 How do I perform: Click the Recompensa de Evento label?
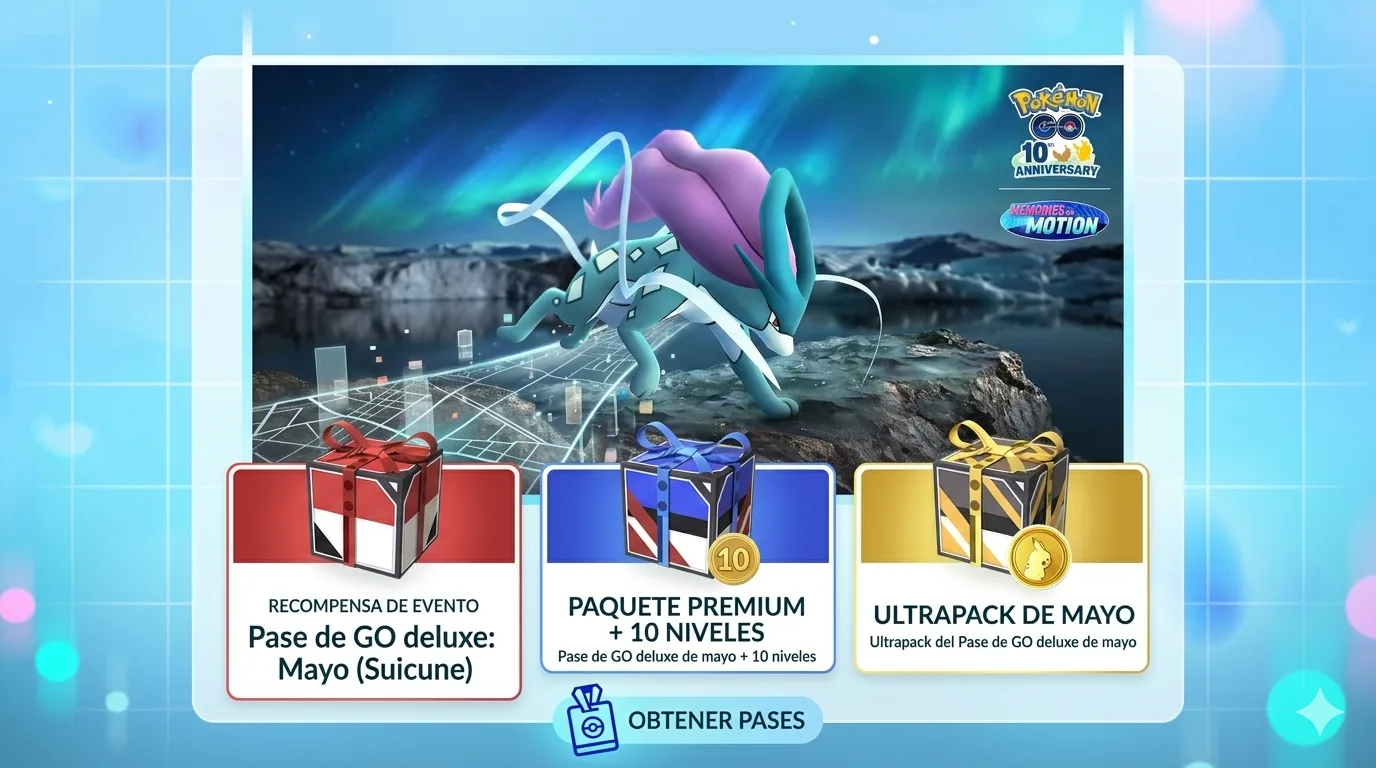click(374, 606)
